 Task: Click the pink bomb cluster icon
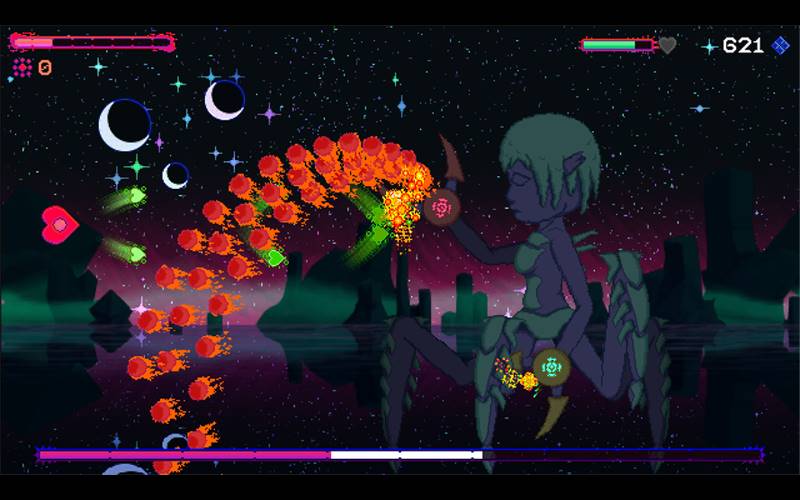pyautogui.click(x=22, y=67)
